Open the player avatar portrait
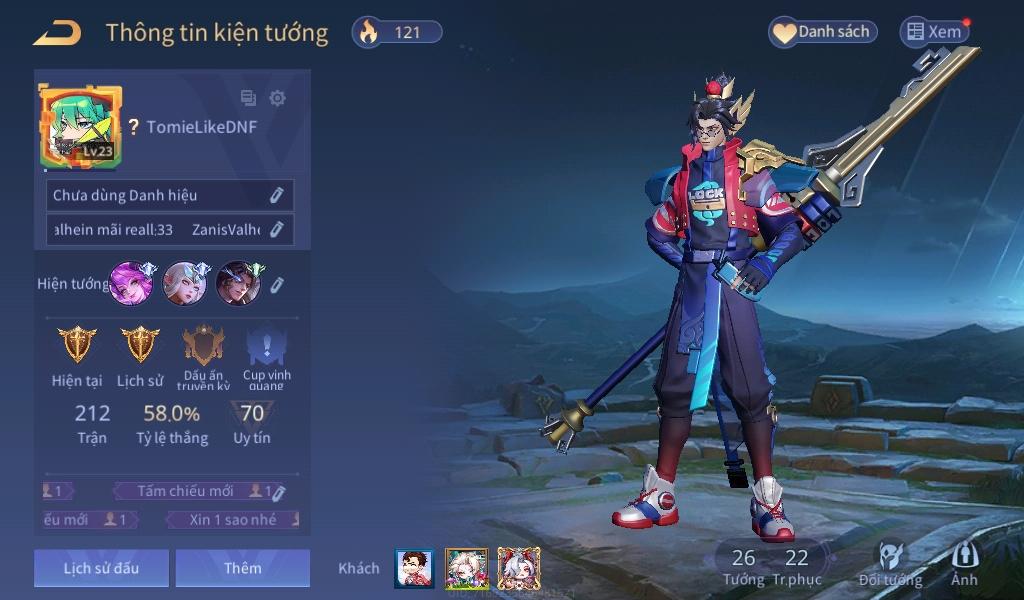This screenshot has height=600, width=1024. click(80, 126)
